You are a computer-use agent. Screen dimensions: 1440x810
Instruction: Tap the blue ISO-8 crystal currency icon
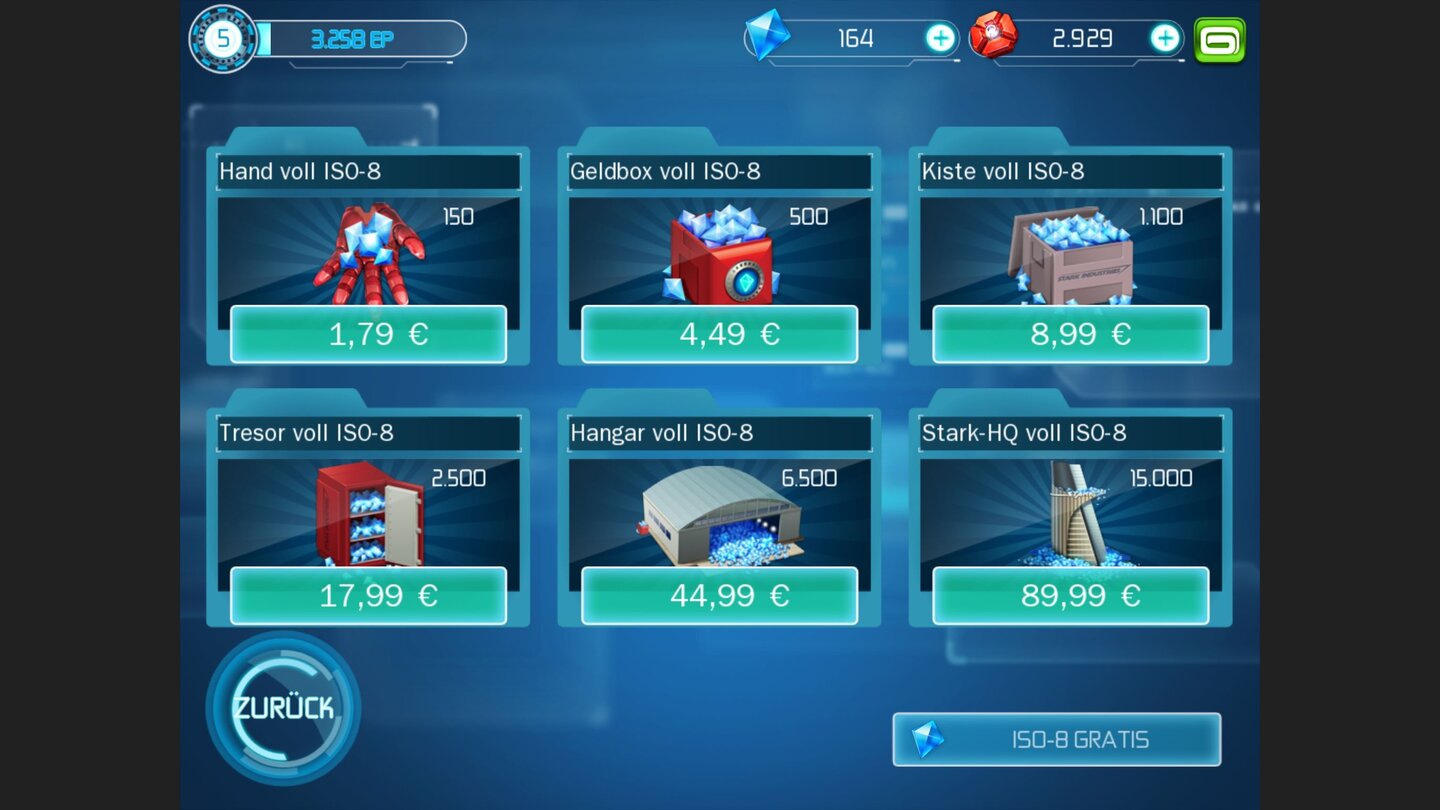770,38
